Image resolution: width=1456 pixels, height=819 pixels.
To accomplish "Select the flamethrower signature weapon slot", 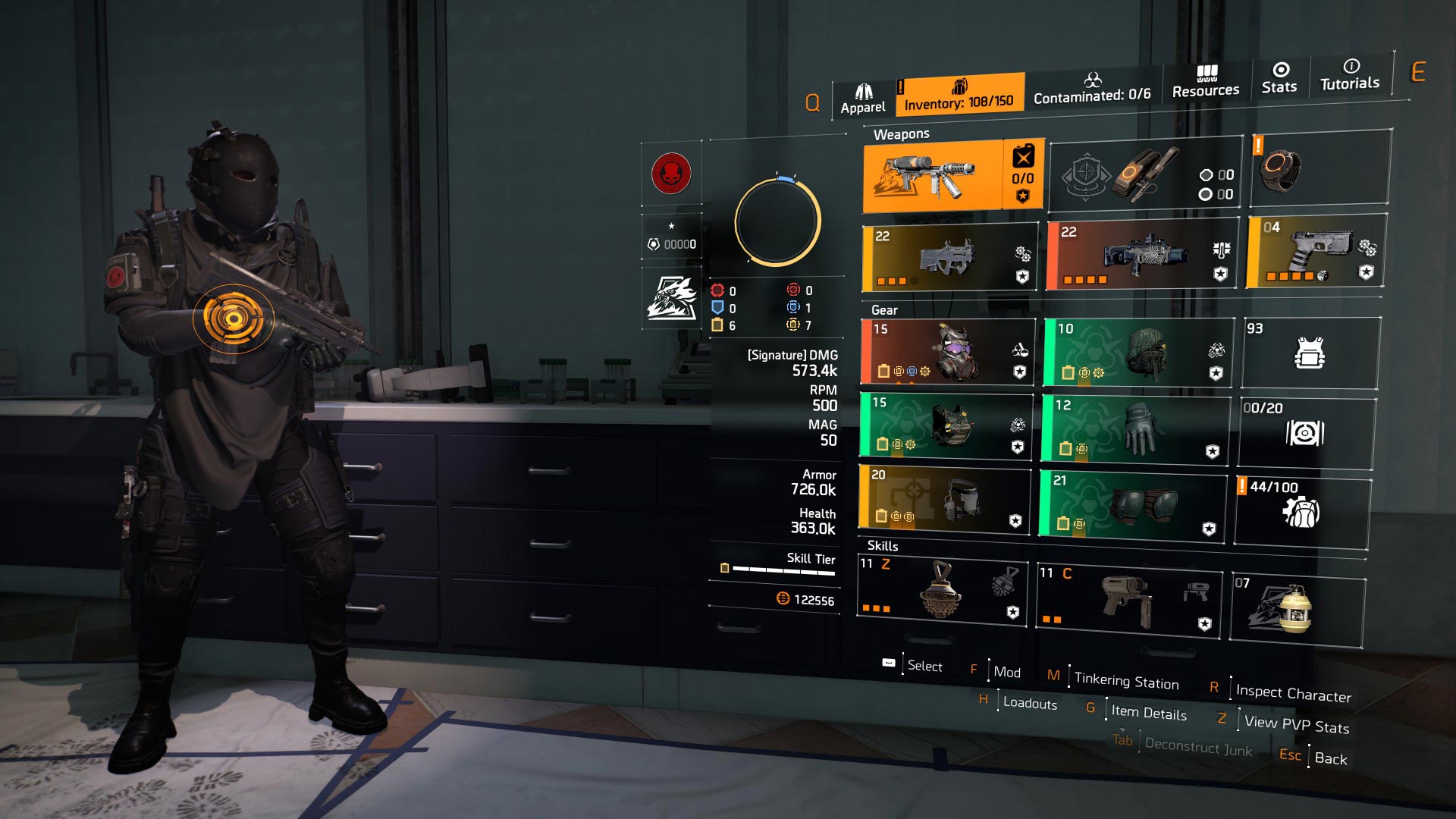I will tap(934, 176).
